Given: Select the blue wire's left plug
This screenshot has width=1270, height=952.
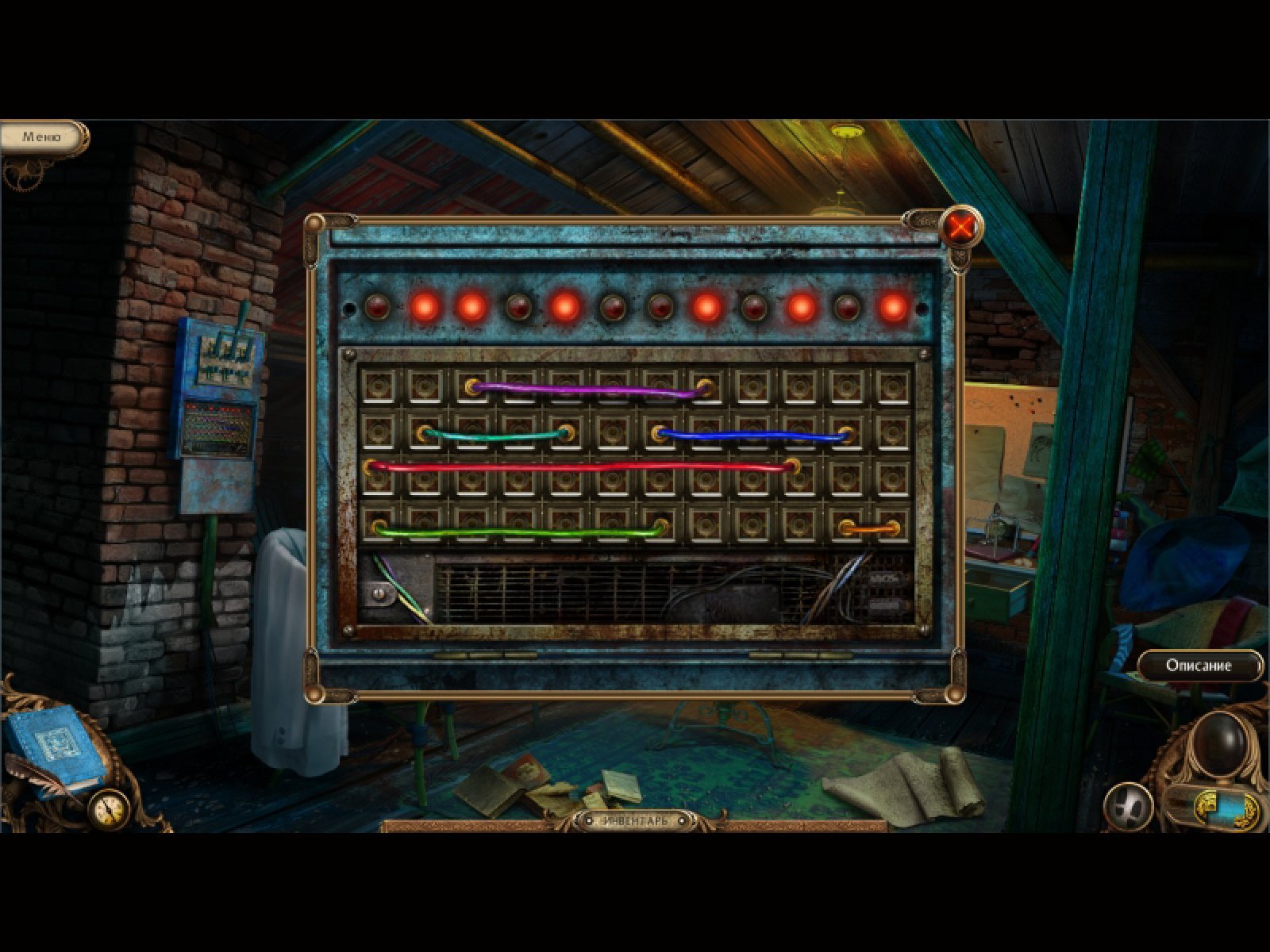Looking at the screenshot, I should [659, 433].
